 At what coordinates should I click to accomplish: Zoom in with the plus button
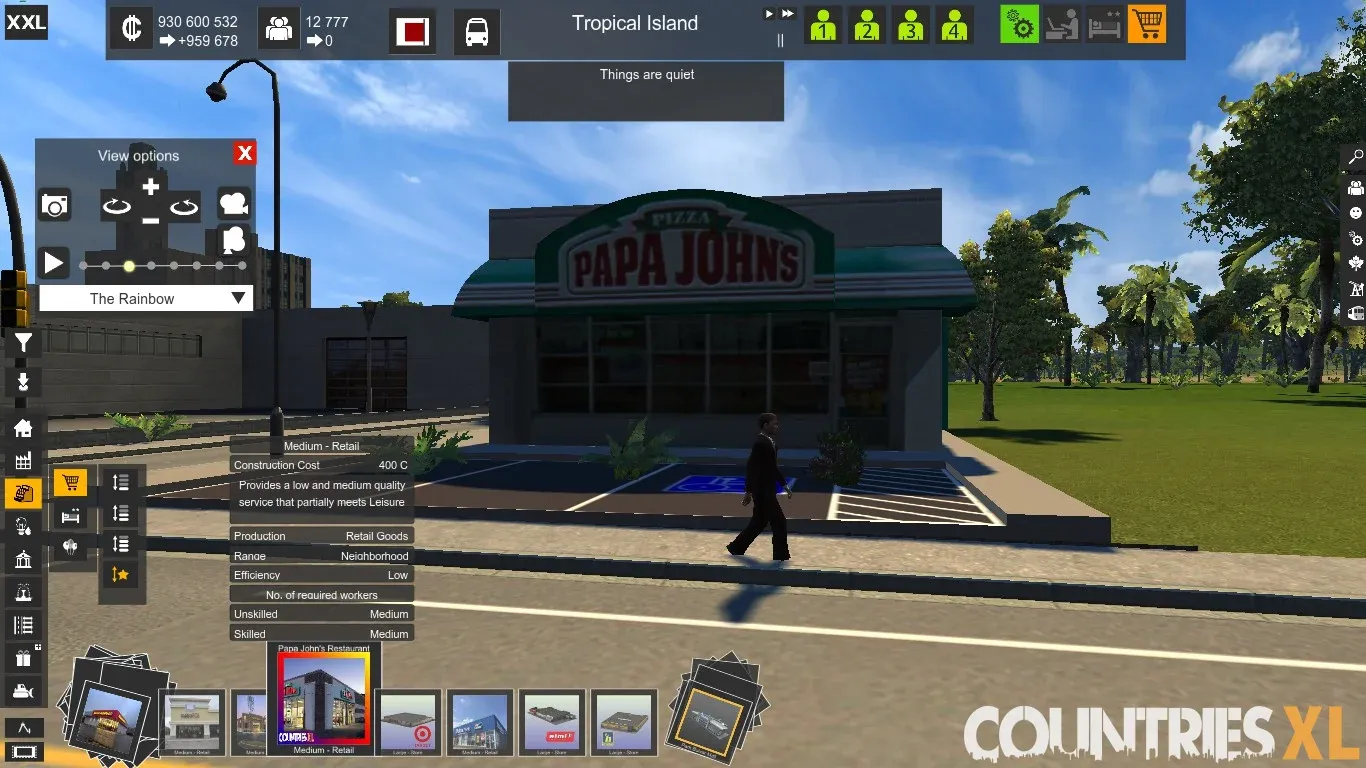click(150, 187)
